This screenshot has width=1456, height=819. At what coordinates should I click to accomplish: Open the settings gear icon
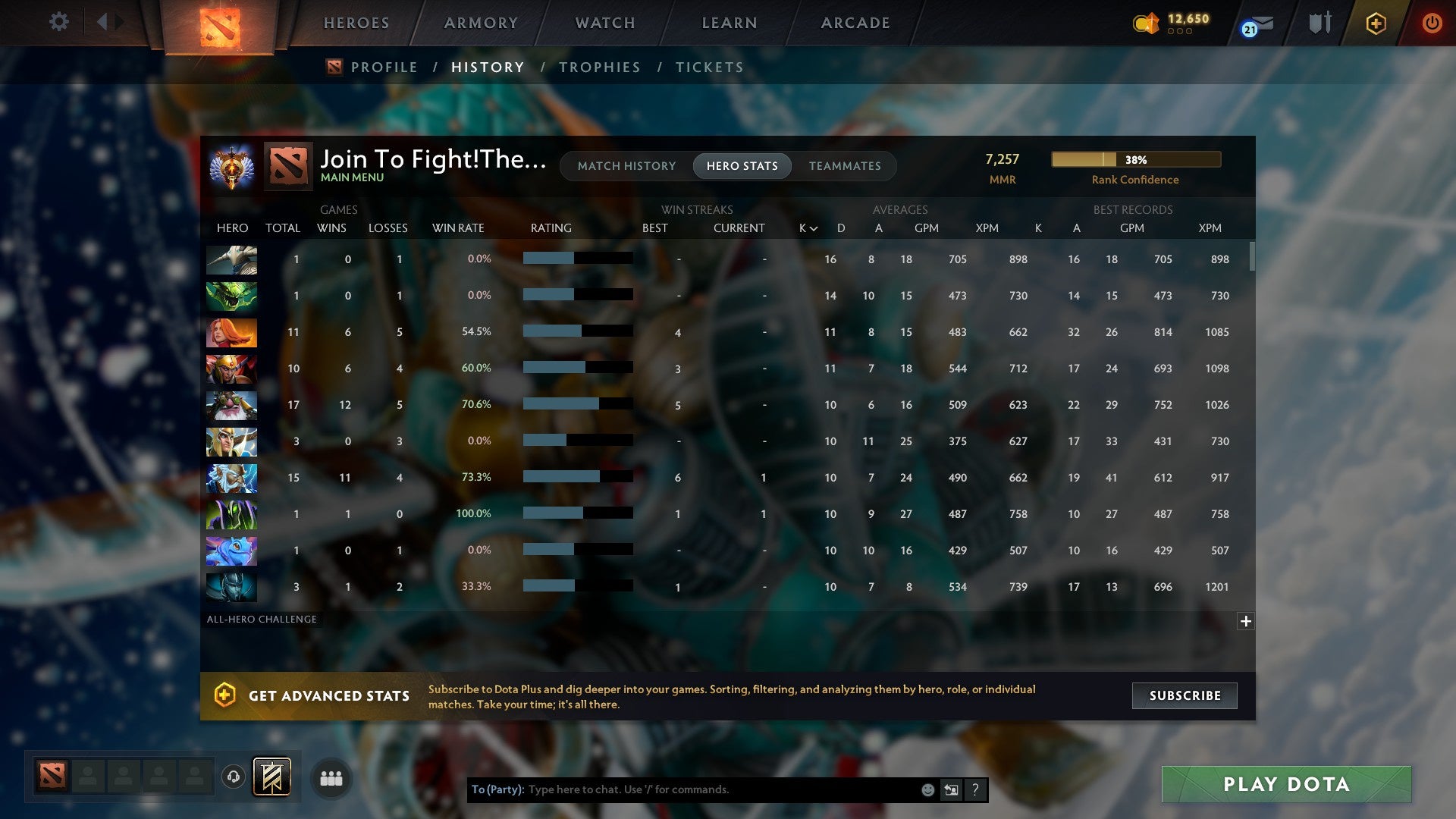point(59,22)
